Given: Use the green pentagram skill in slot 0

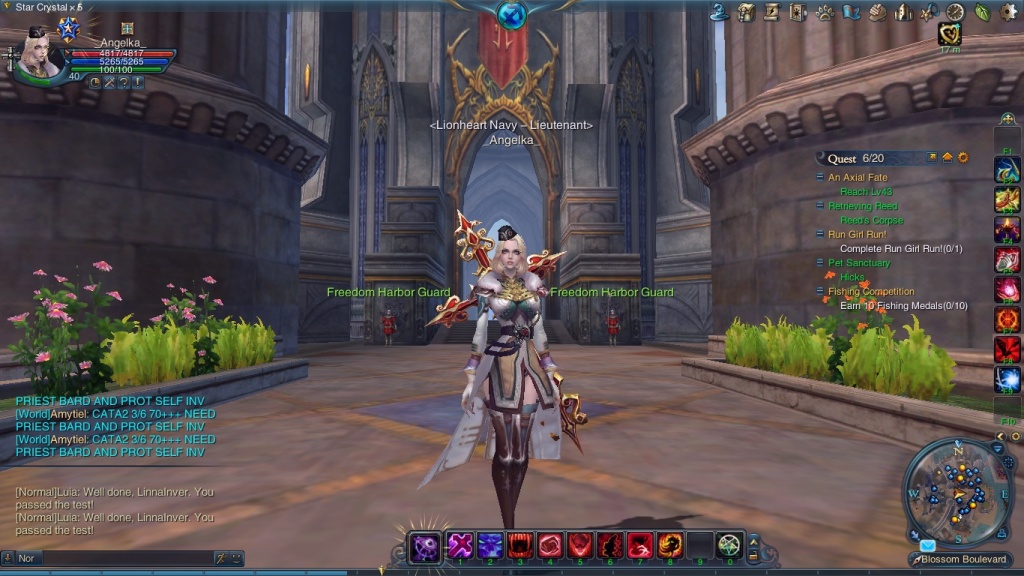Looking at the screenshot, I should click(x=730, y=546).
